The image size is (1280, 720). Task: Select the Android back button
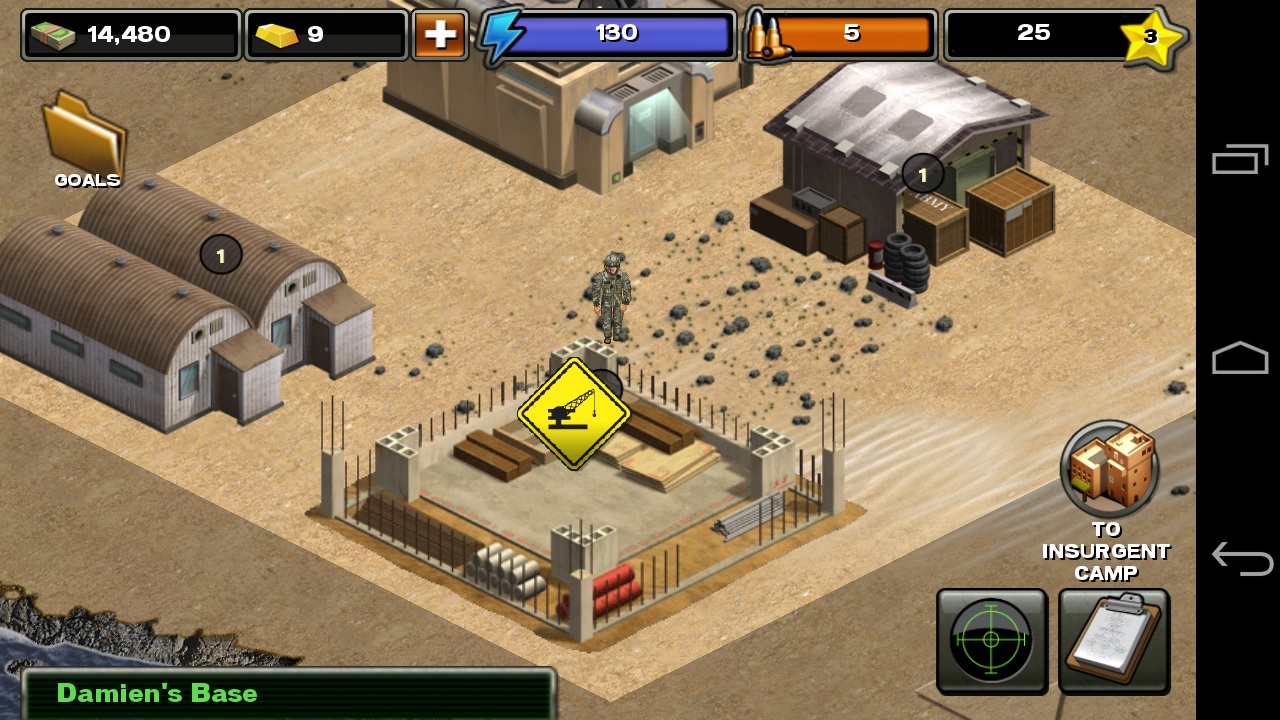[x=1240, y=557]
